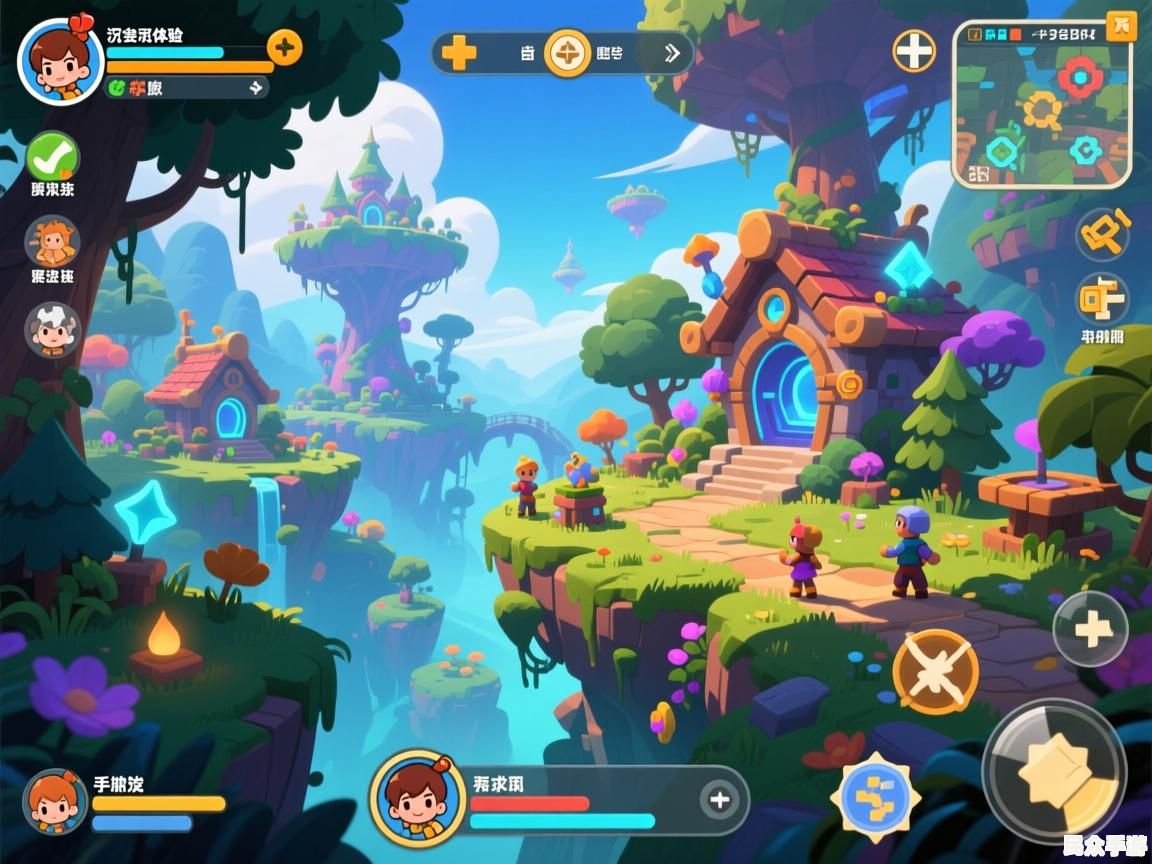Click the small plus on the red-bar character panel
Screen dimensions: 1152x864
coord(719,799)
